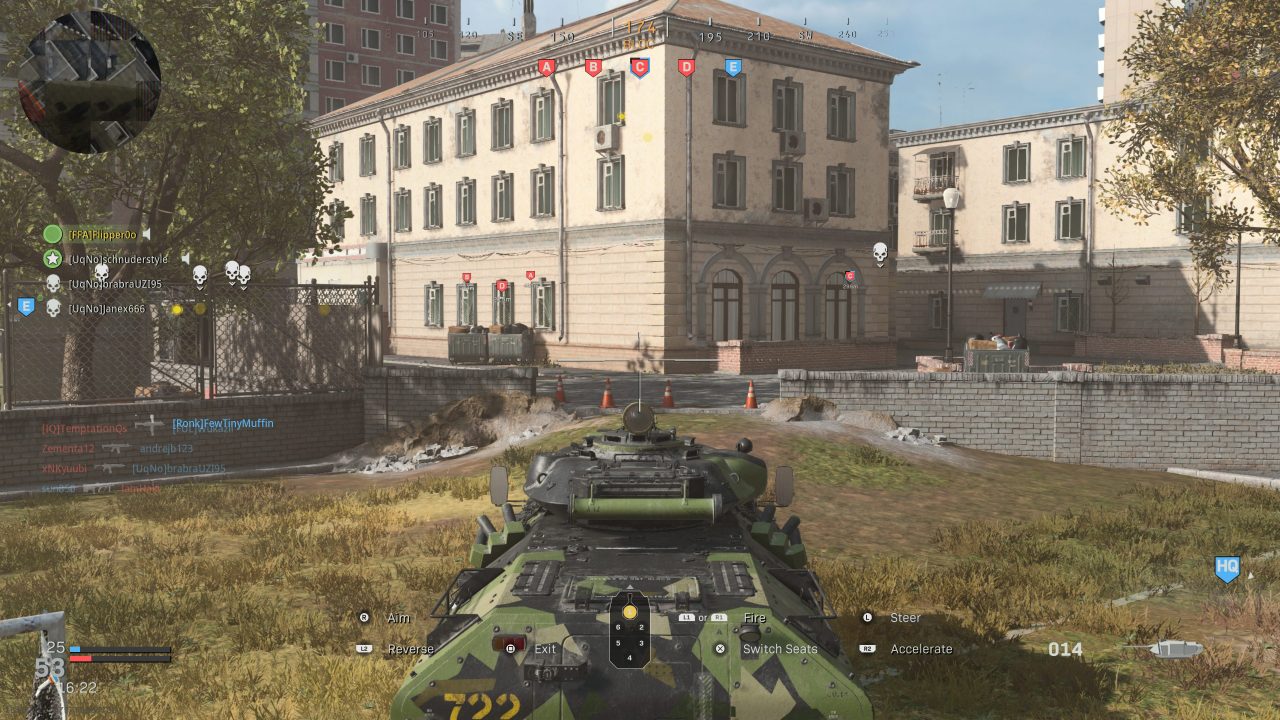Image resolution: width=1280 pixels, height=720 pixels.
Task: Open the circular minimap
Action: [x=89, y=81]
